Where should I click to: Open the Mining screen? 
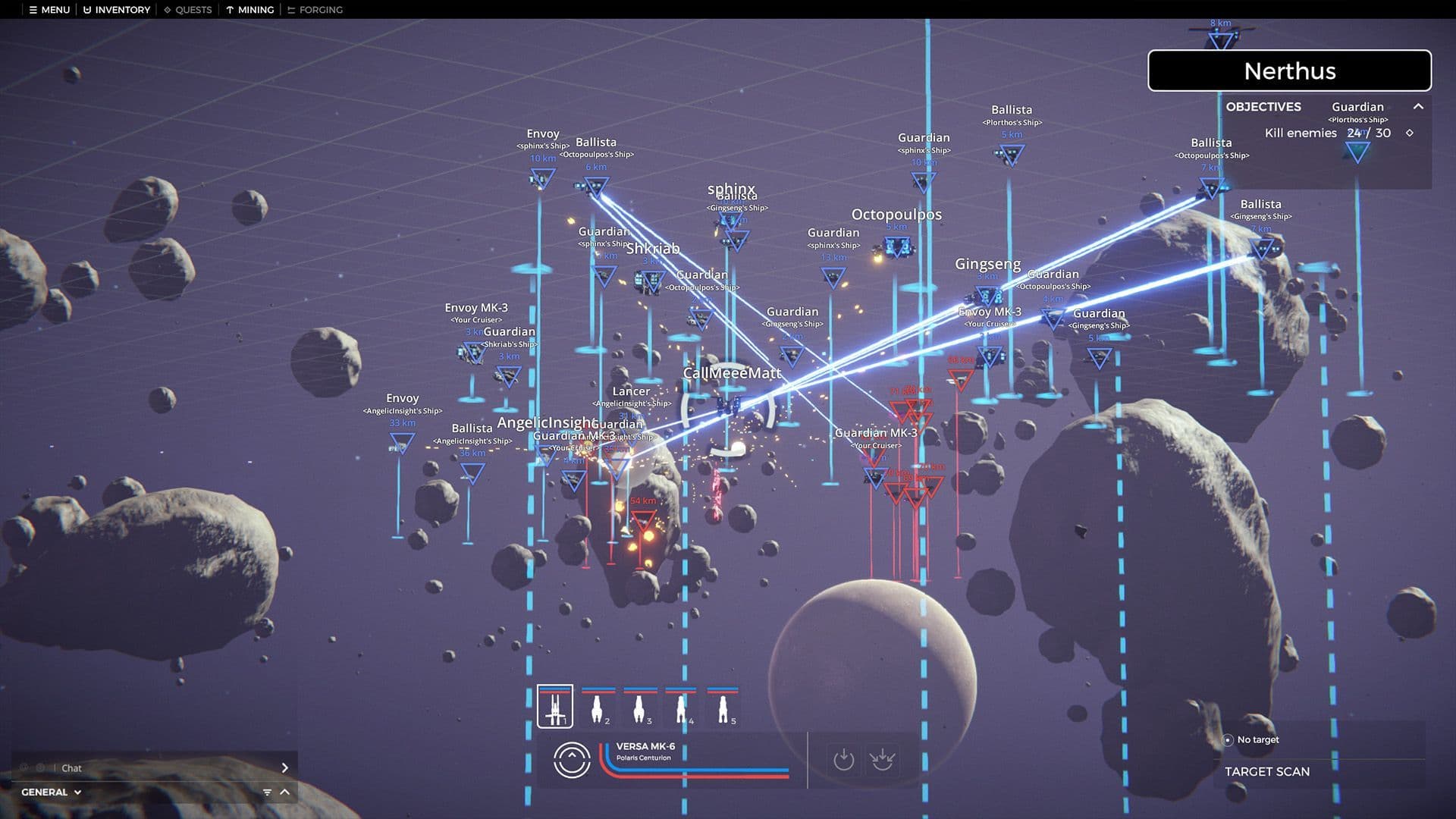(x=250, y=10)
